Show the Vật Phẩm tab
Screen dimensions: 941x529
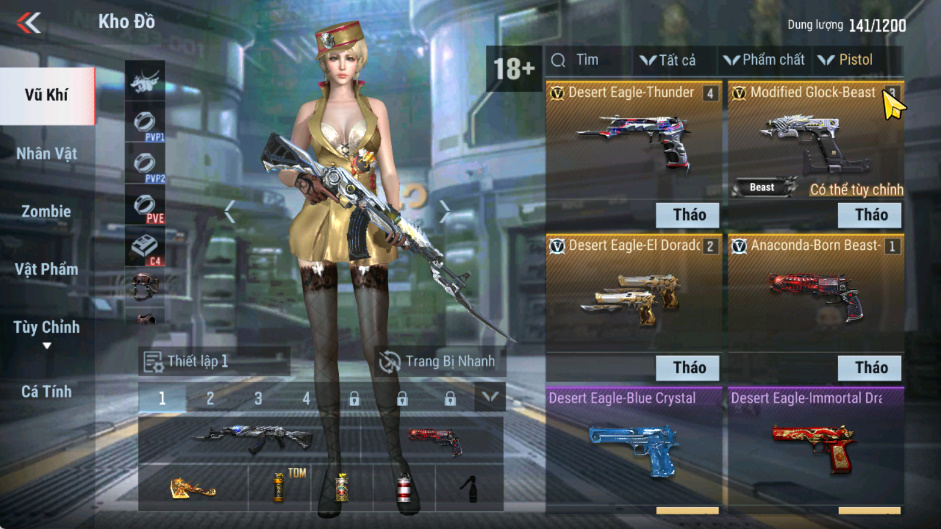pos(47,269)
